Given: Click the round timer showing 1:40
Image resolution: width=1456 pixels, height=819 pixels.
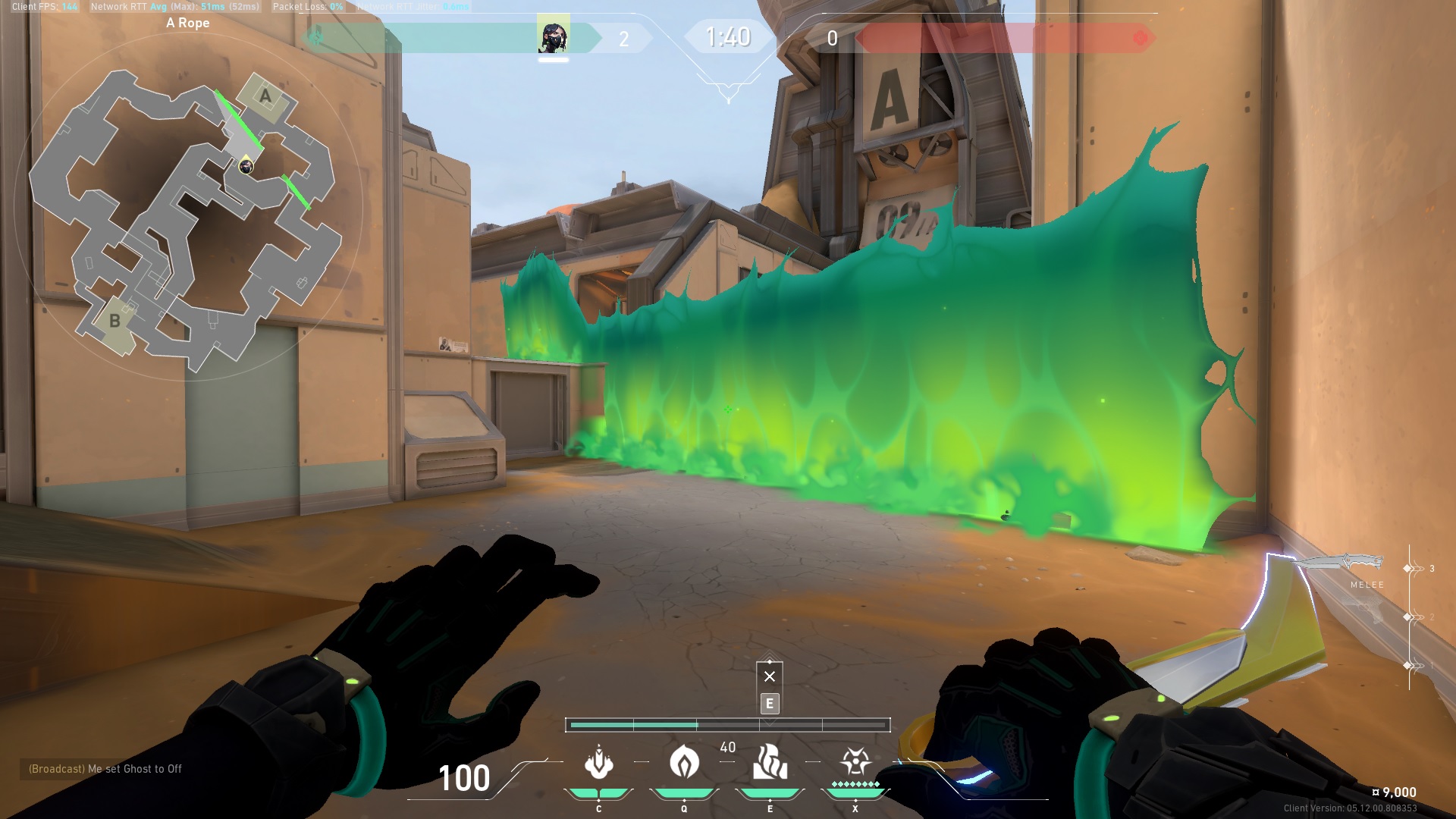Looking at the screenshot, I should coord(727,36).
